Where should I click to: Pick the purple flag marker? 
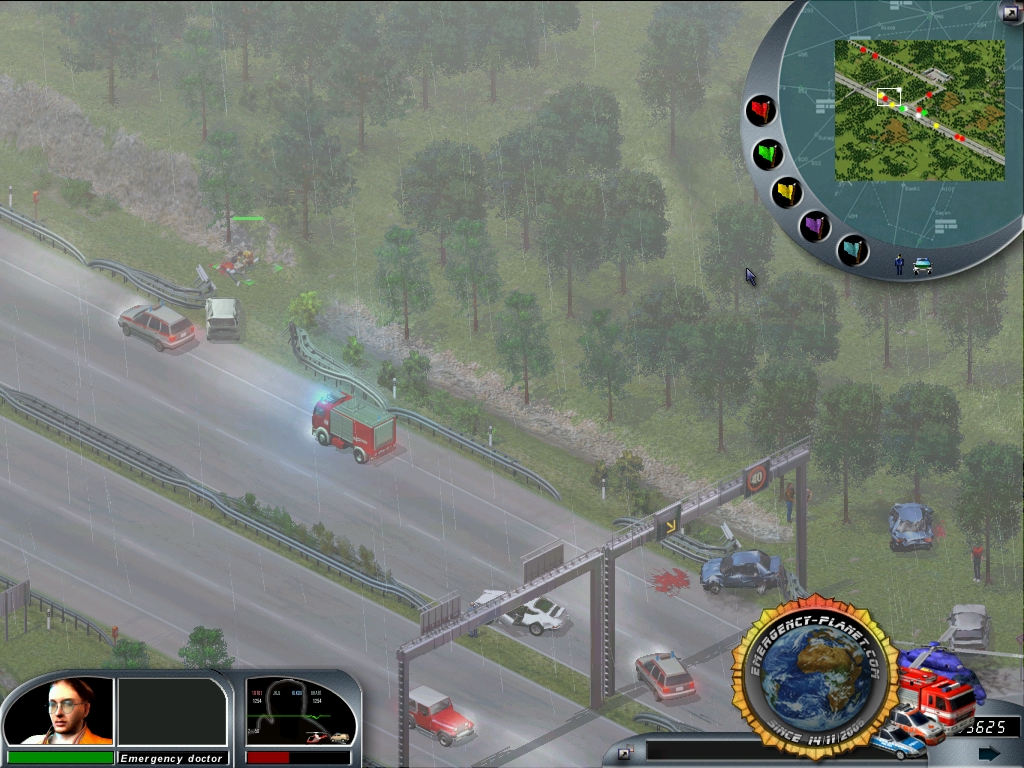point(816,226)
